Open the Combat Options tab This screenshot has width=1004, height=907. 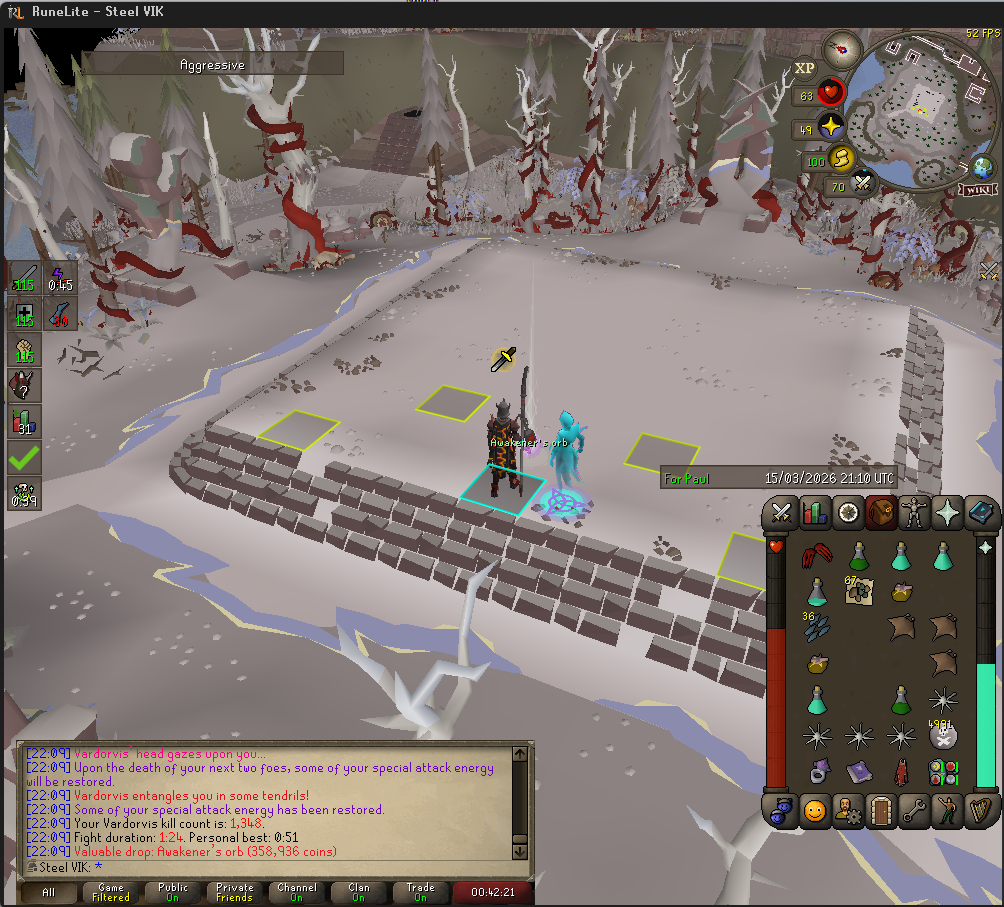click(781, 513)
